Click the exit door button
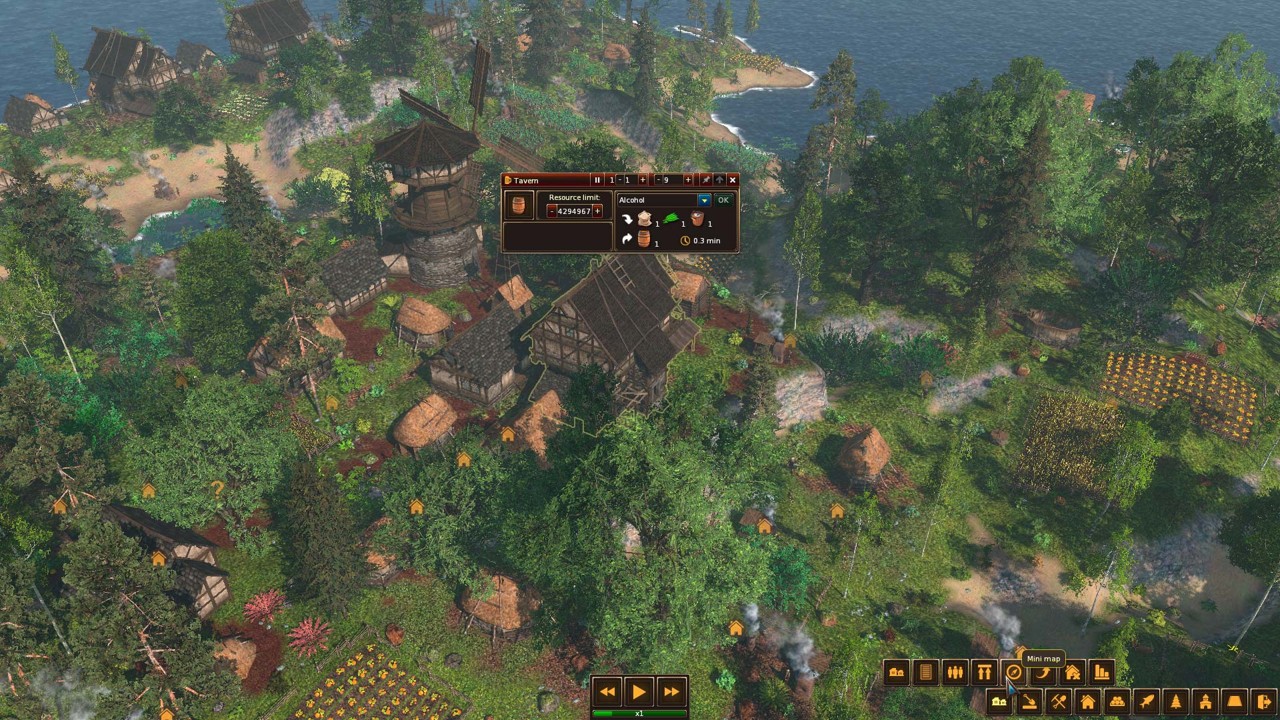1280x720 pixels. (1263, 702)
